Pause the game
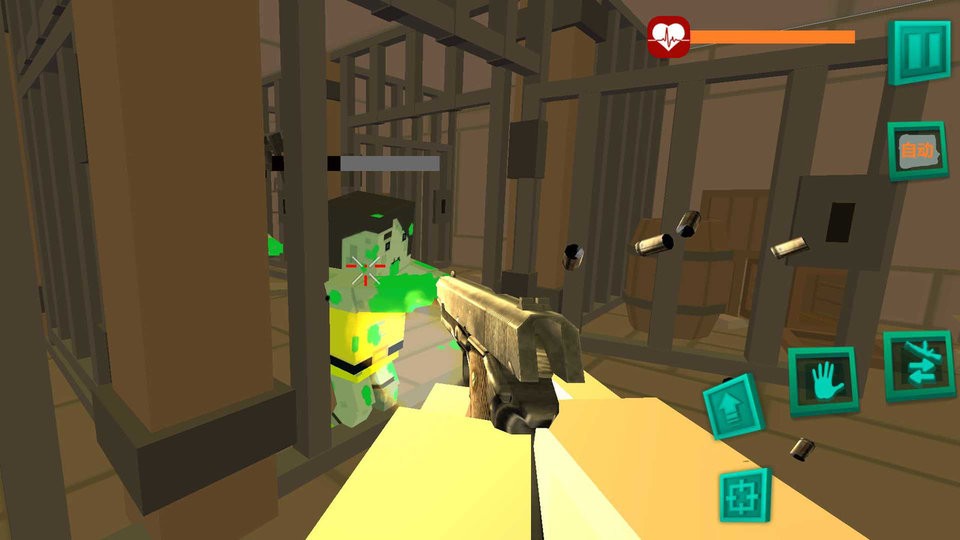The height and width of the screenshot is (540, 960). pos(920,50)
